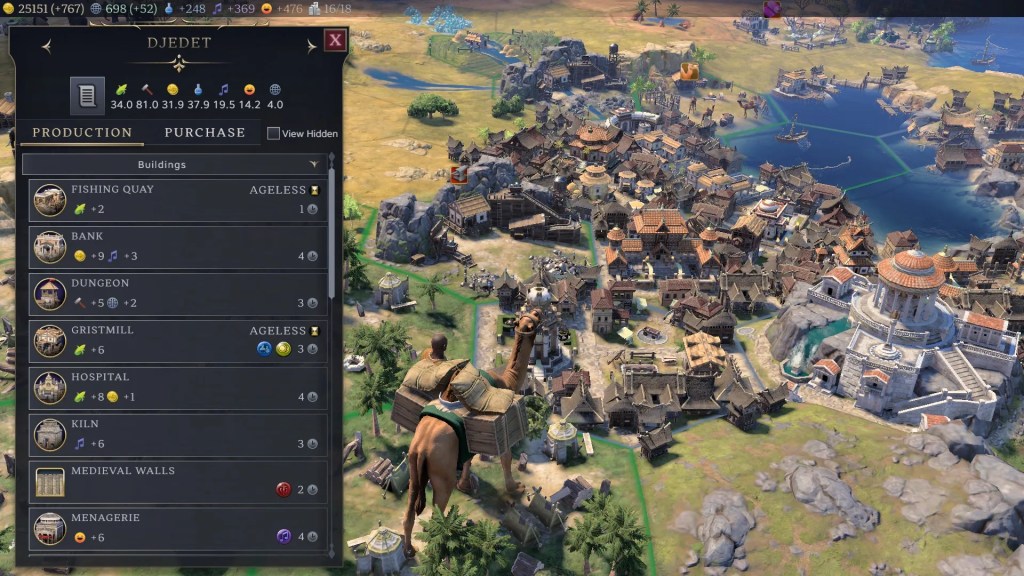Switch to the Purchase tab
The width and height of the screenshot is (1024, 576).
click(x=204, y=132)
